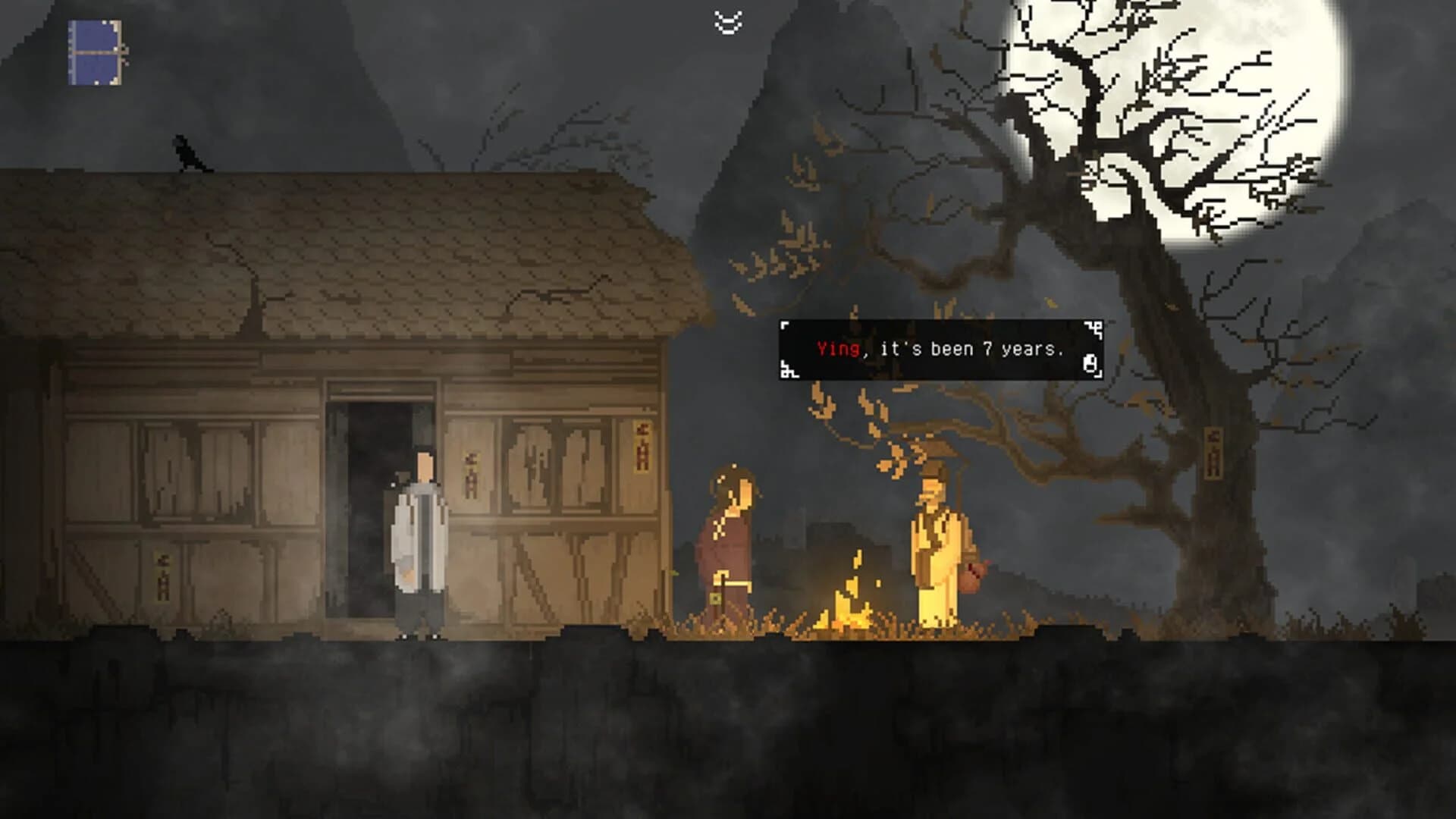Advance the dialogue box text
Viewport: 1456px width, 819px height.
(x=940, y=350)
